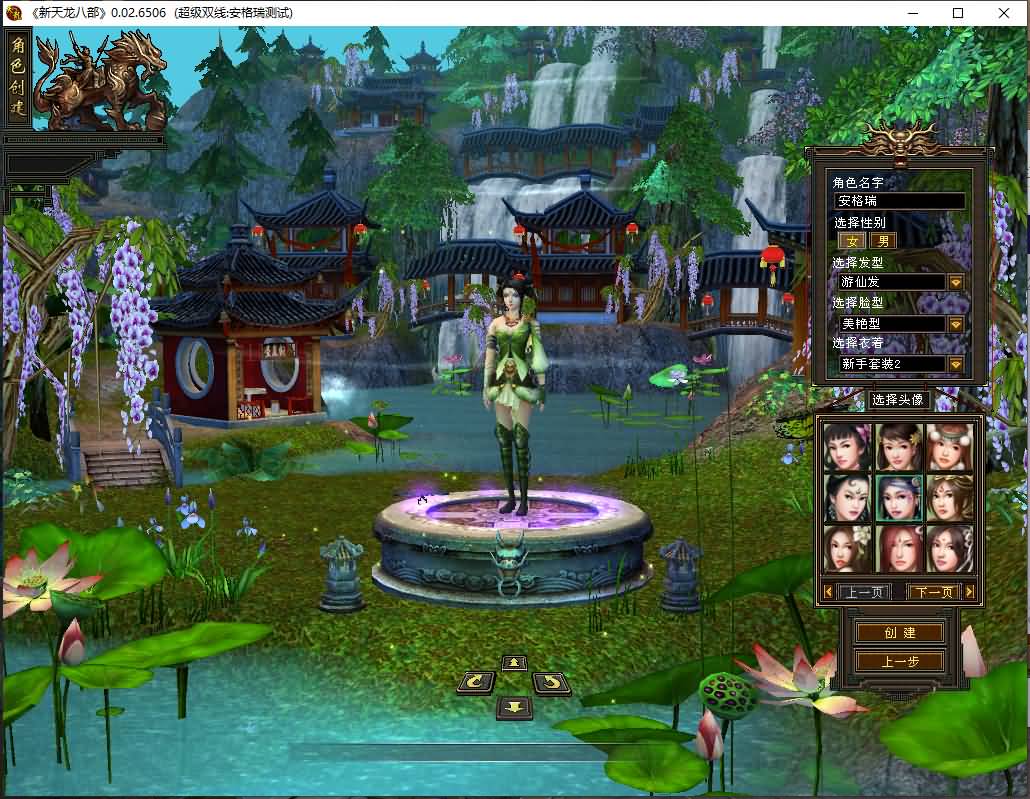Click the up arrow camera button
This screenshot has height=799, width=1030.
click(514, 662)
